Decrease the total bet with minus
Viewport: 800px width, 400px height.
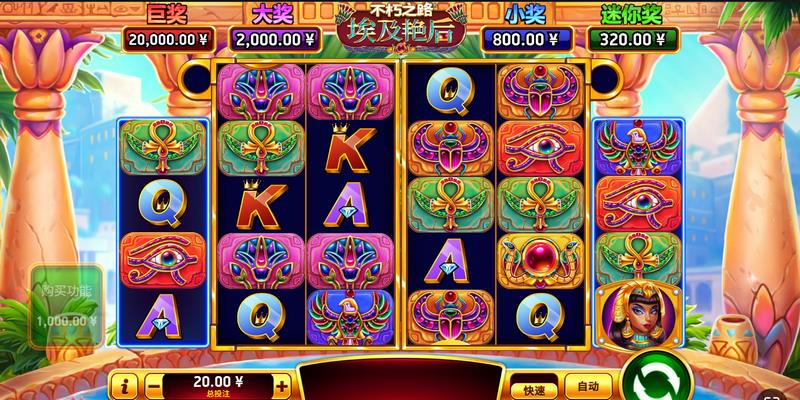[x=154, y=385]
